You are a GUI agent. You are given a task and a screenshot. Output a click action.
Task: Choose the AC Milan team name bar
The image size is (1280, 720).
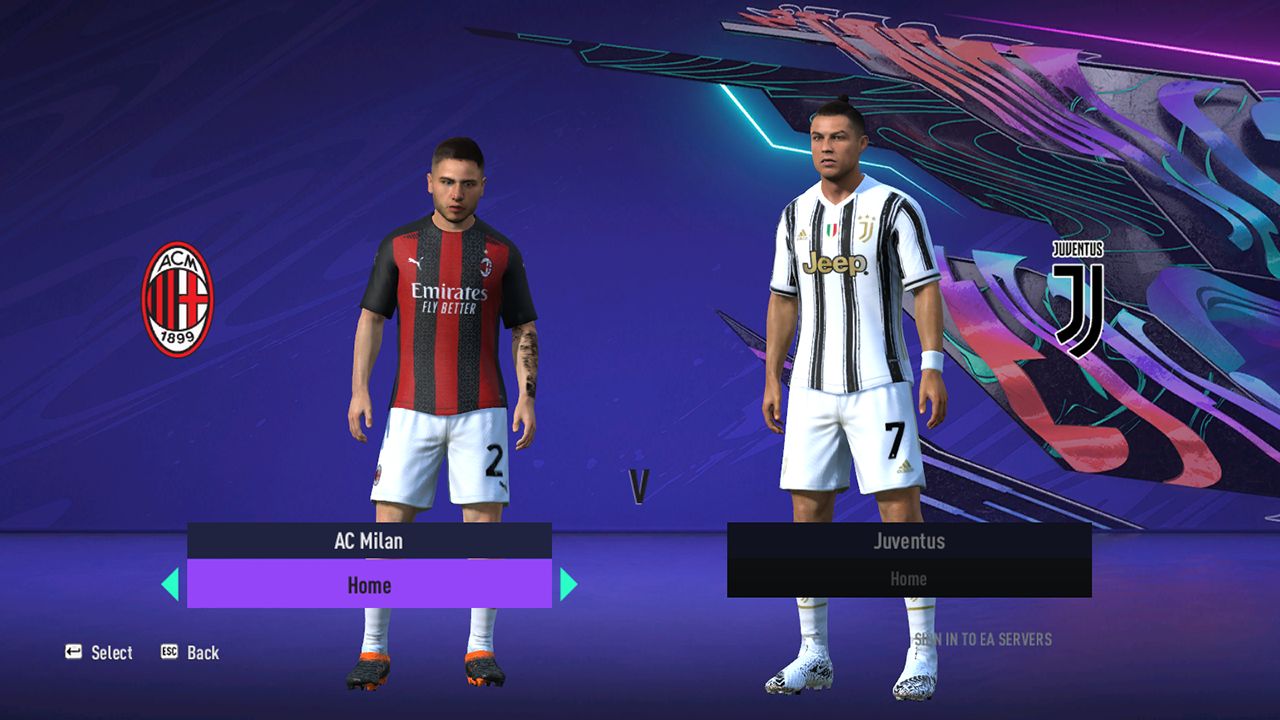pyautogui.click(x=369, y=541)
